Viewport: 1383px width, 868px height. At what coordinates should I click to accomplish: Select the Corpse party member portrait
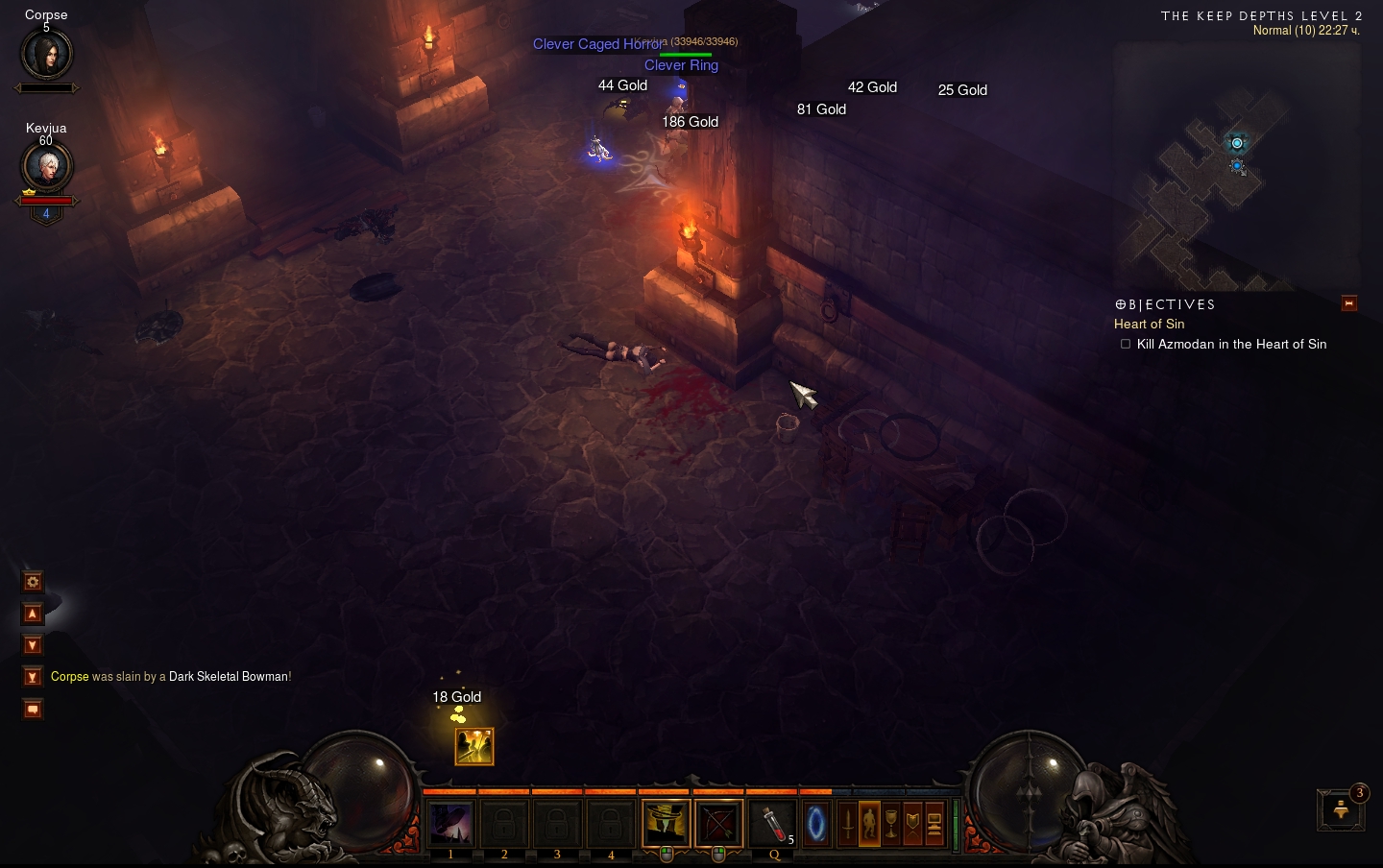(x=46, y=55)
